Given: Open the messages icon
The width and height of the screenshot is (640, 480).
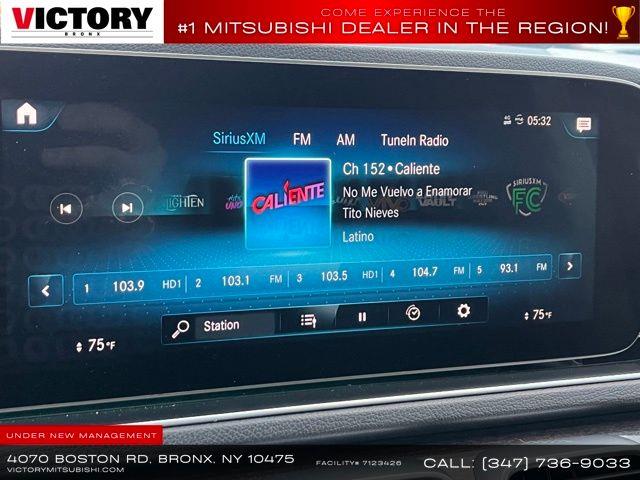Looking at the screenshot, I should pos(583,125).
